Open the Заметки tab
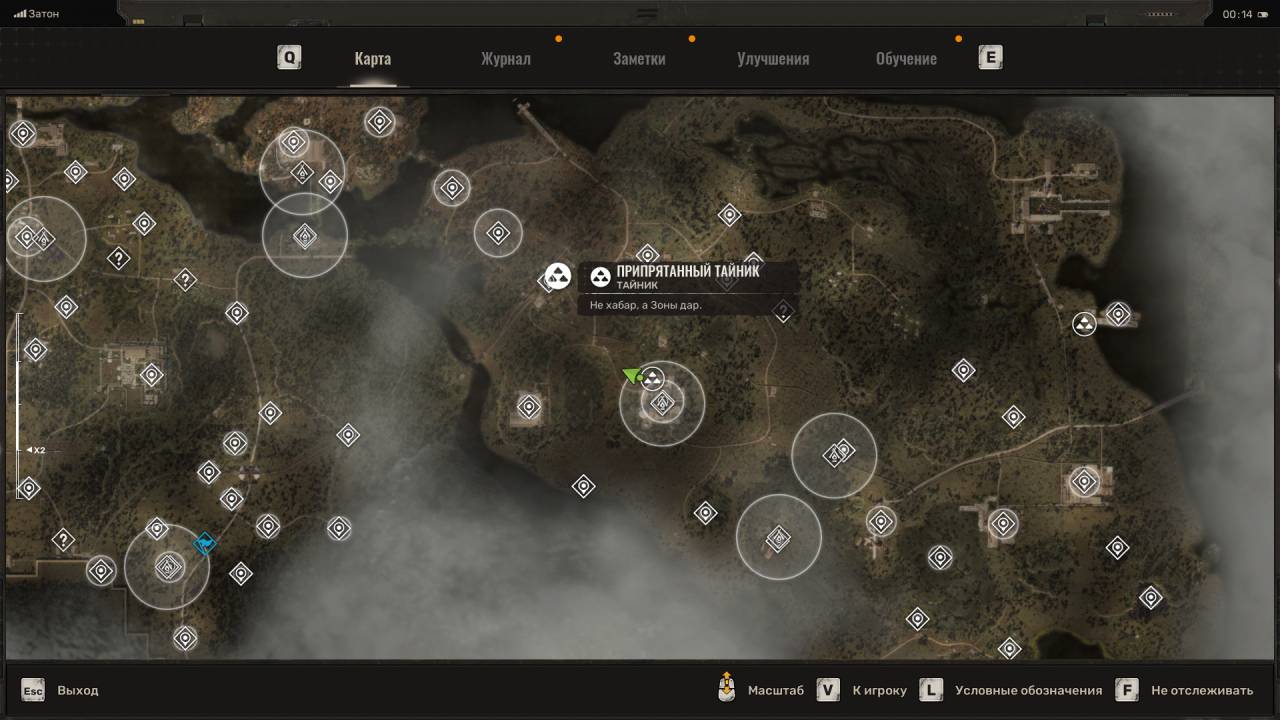1280x720 pixels. click(639, 58)
